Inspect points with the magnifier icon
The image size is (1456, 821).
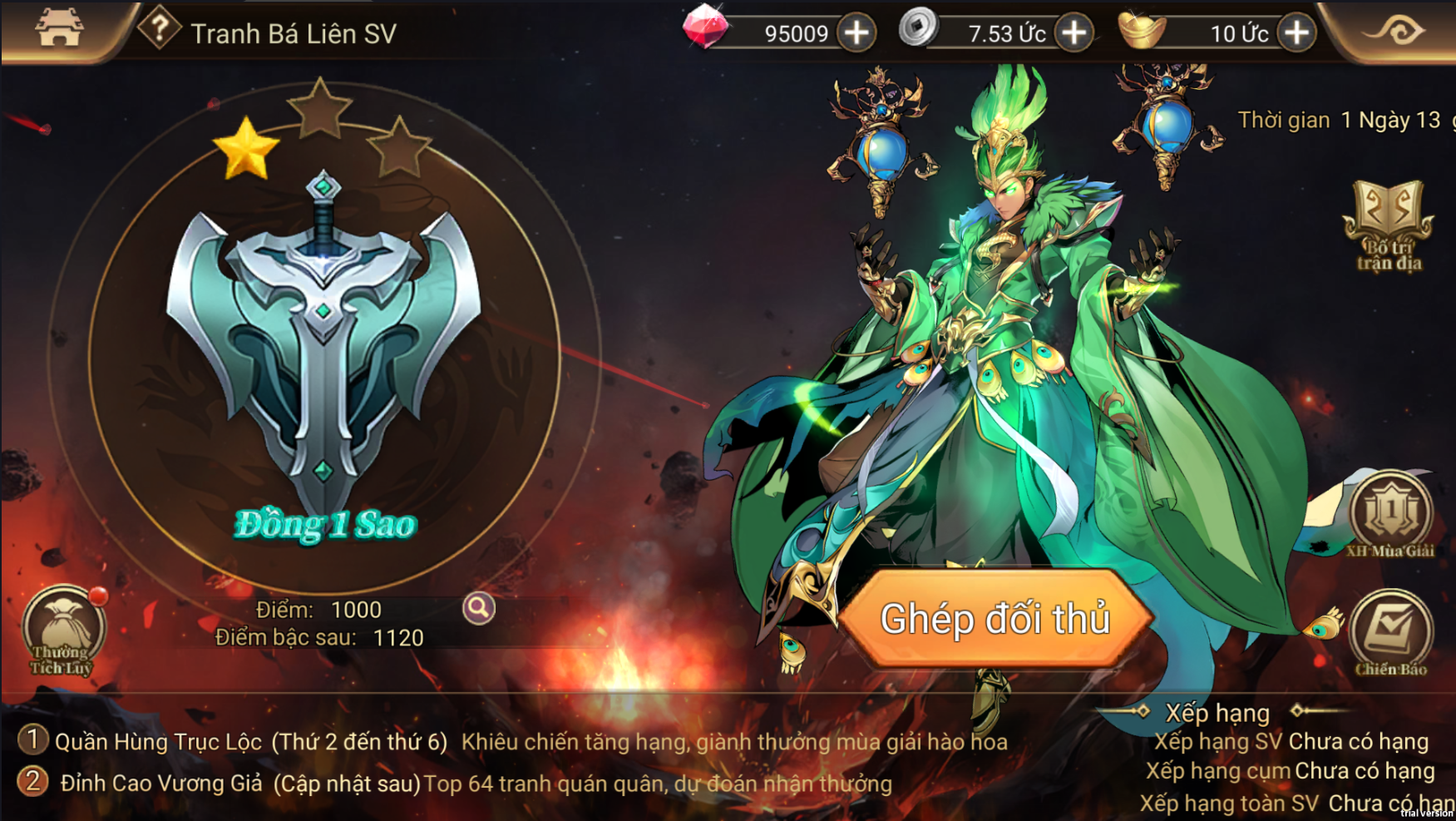click(479, 609)
